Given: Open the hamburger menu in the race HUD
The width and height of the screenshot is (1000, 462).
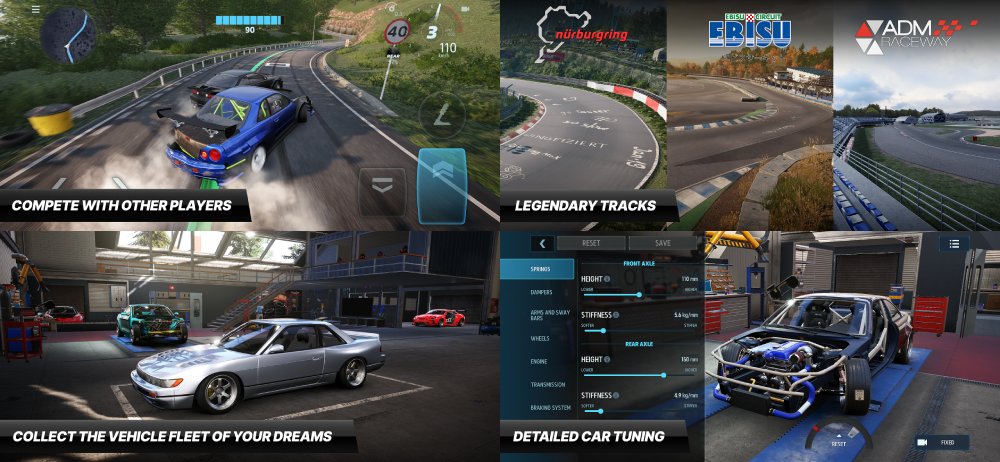Looking at the screenshot, I should pyautogui.click(x=36, y=9).
